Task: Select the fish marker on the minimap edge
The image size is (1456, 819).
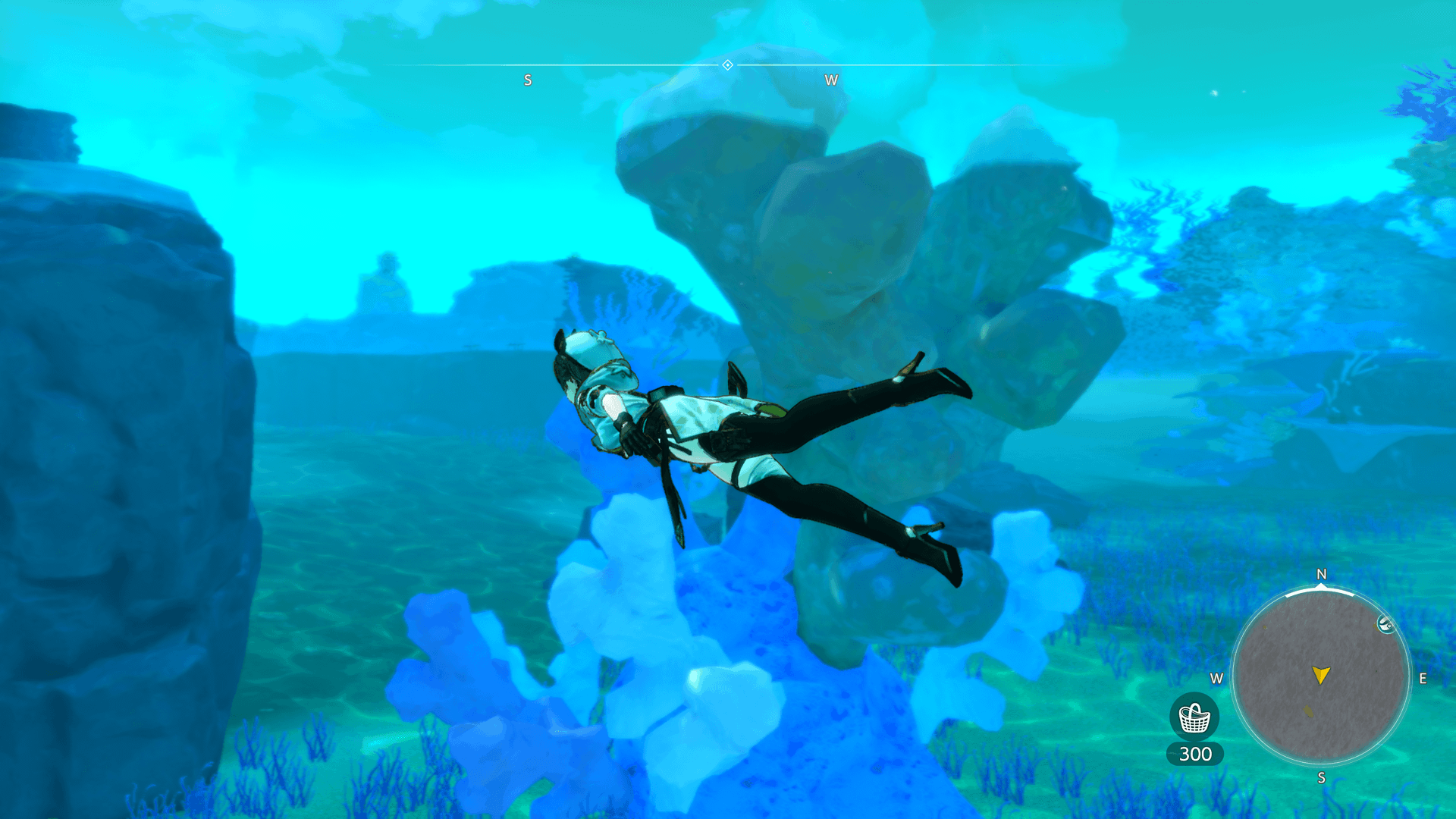Action: (x=1385, y=624)
